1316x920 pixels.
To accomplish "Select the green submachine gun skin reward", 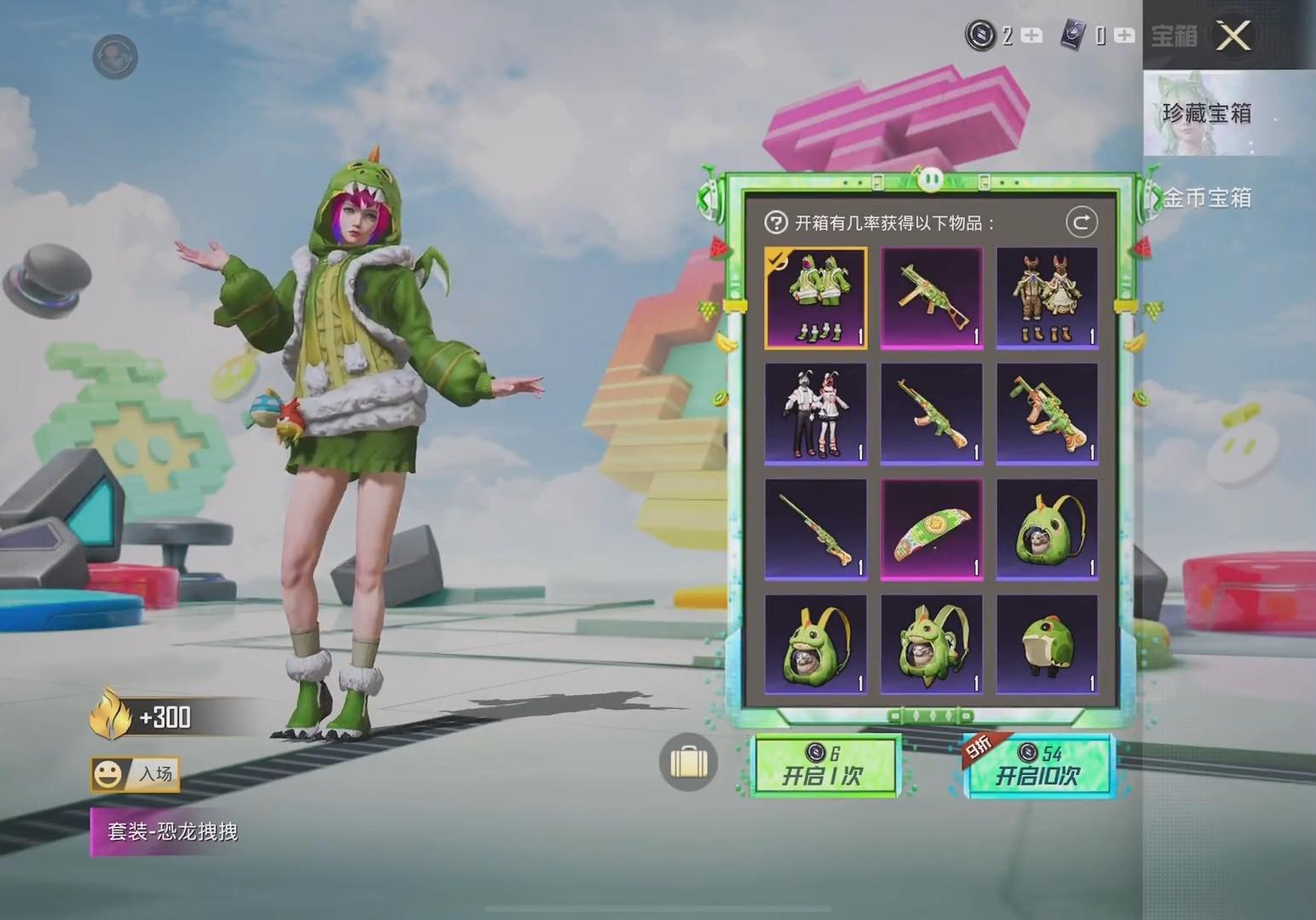I will (931, 298).
